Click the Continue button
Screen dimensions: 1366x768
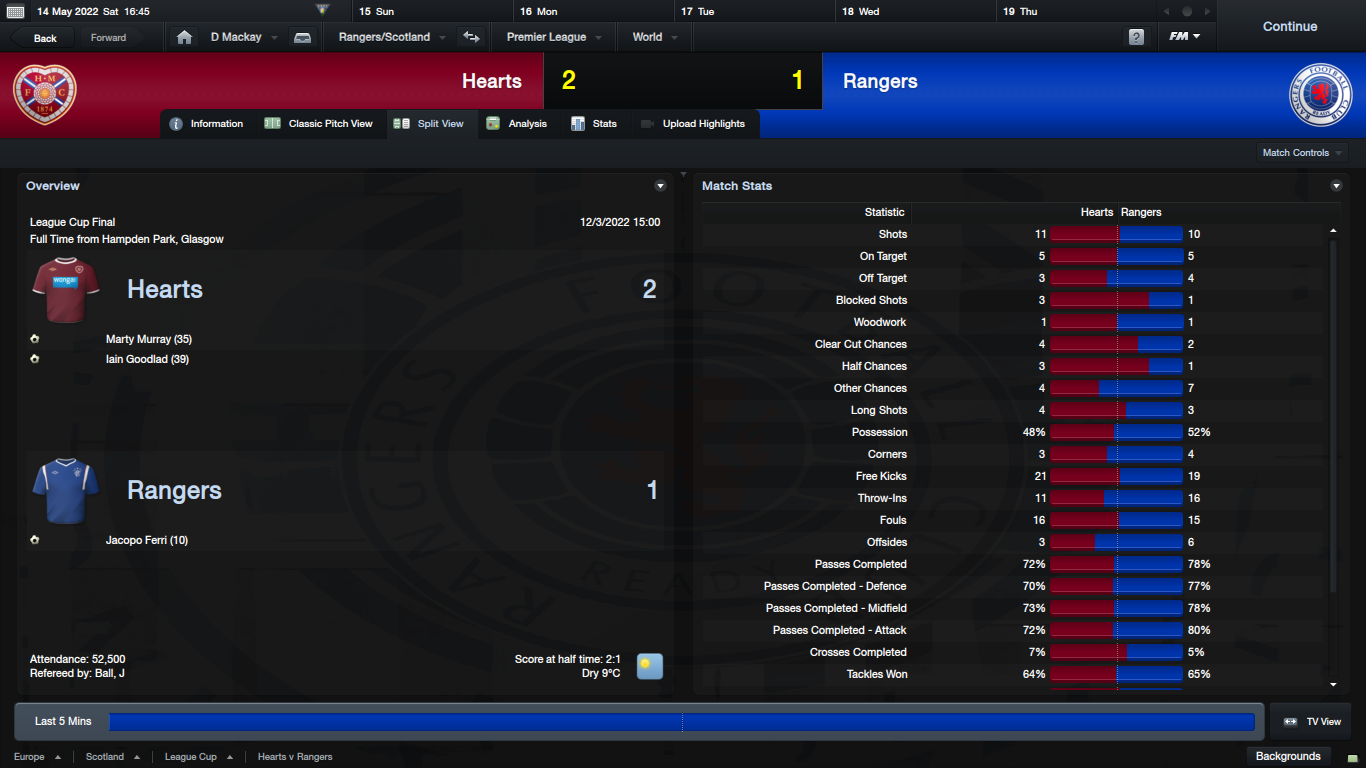(x=1289, y=27)
